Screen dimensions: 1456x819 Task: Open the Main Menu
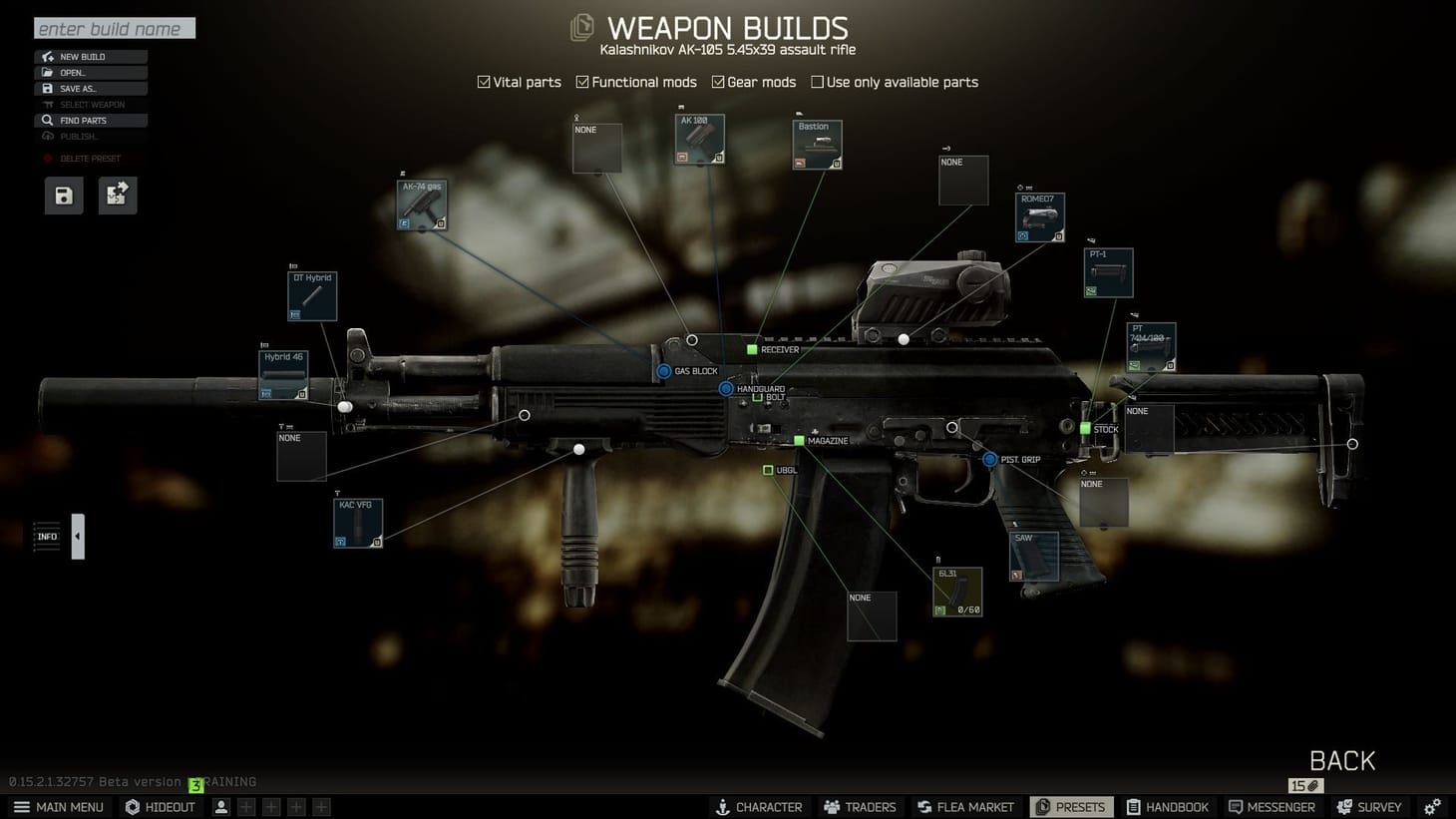point(58,807)
